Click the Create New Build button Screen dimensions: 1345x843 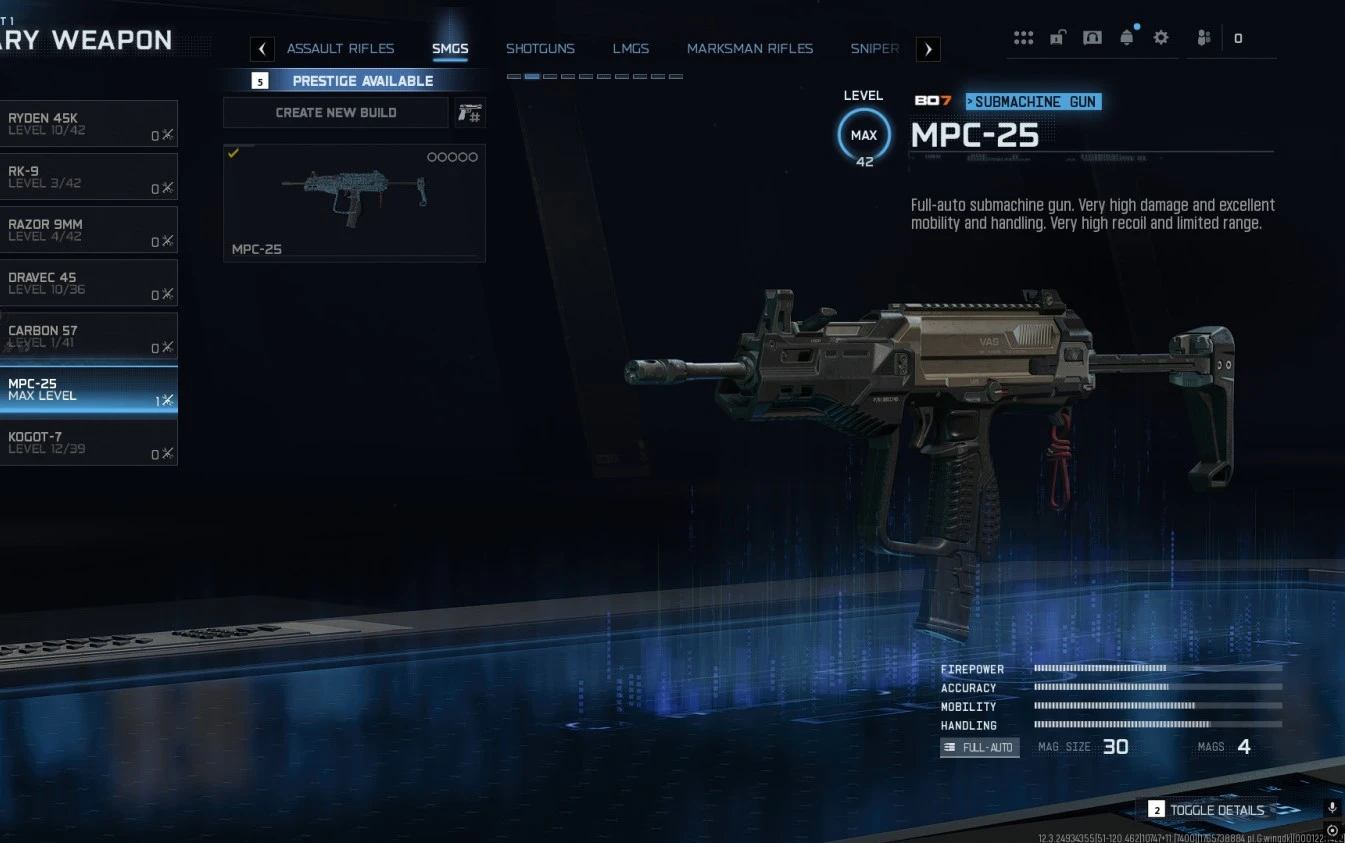tap(335, 112)
